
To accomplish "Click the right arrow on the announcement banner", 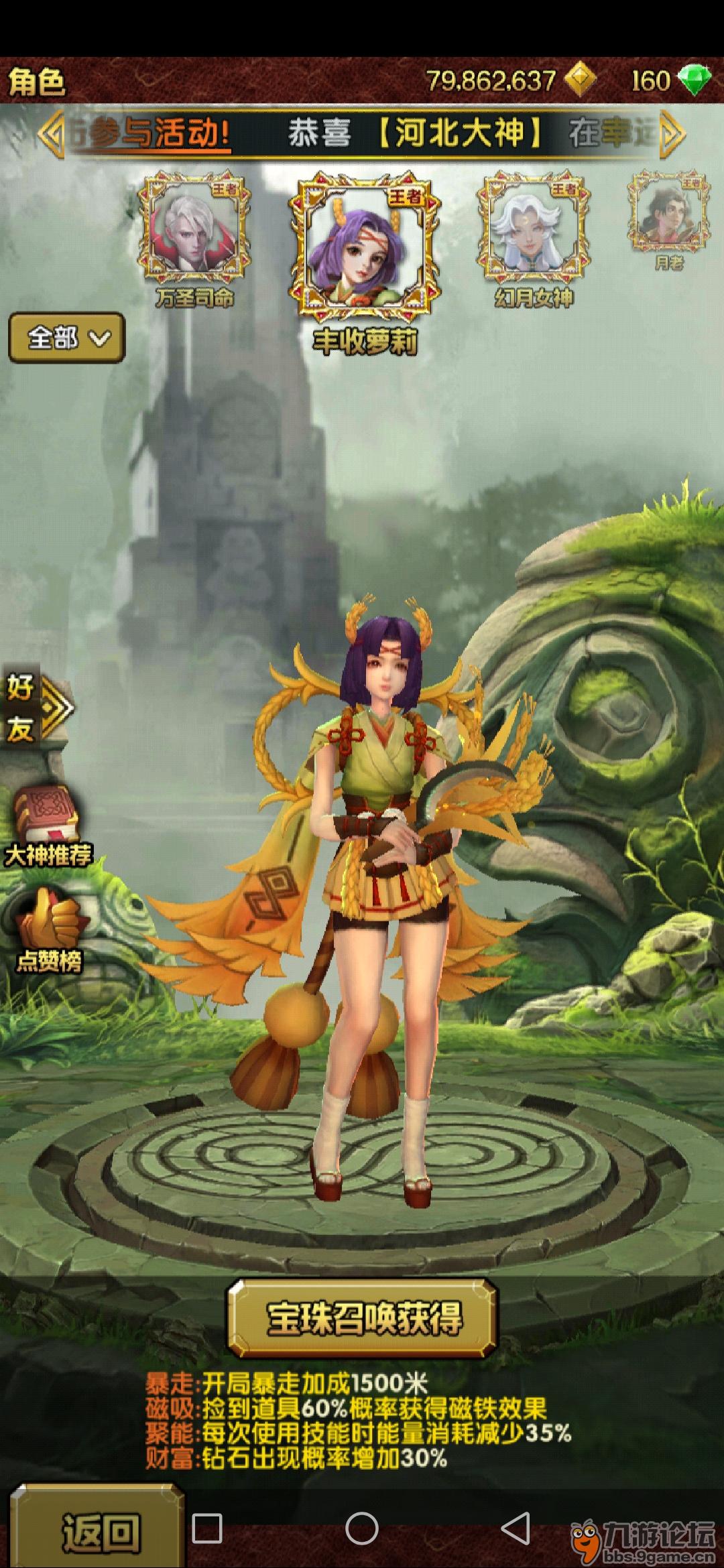I will click(672, 134).
